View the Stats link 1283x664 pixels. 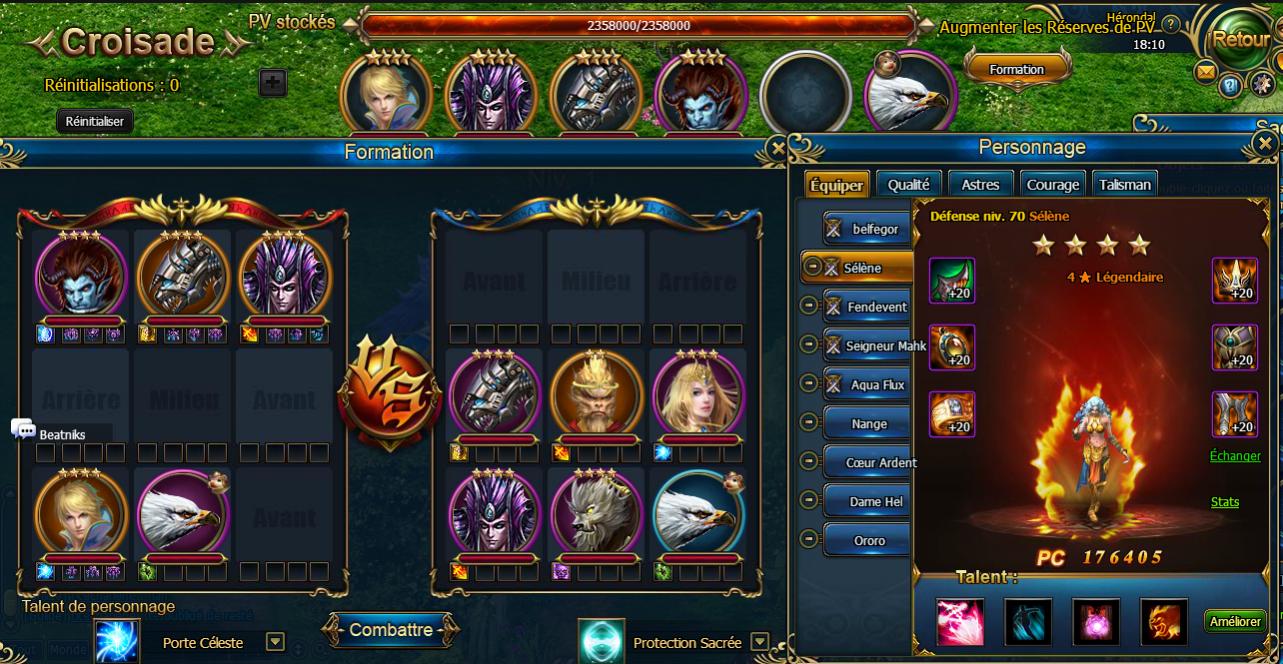[x=1225, y=502]
